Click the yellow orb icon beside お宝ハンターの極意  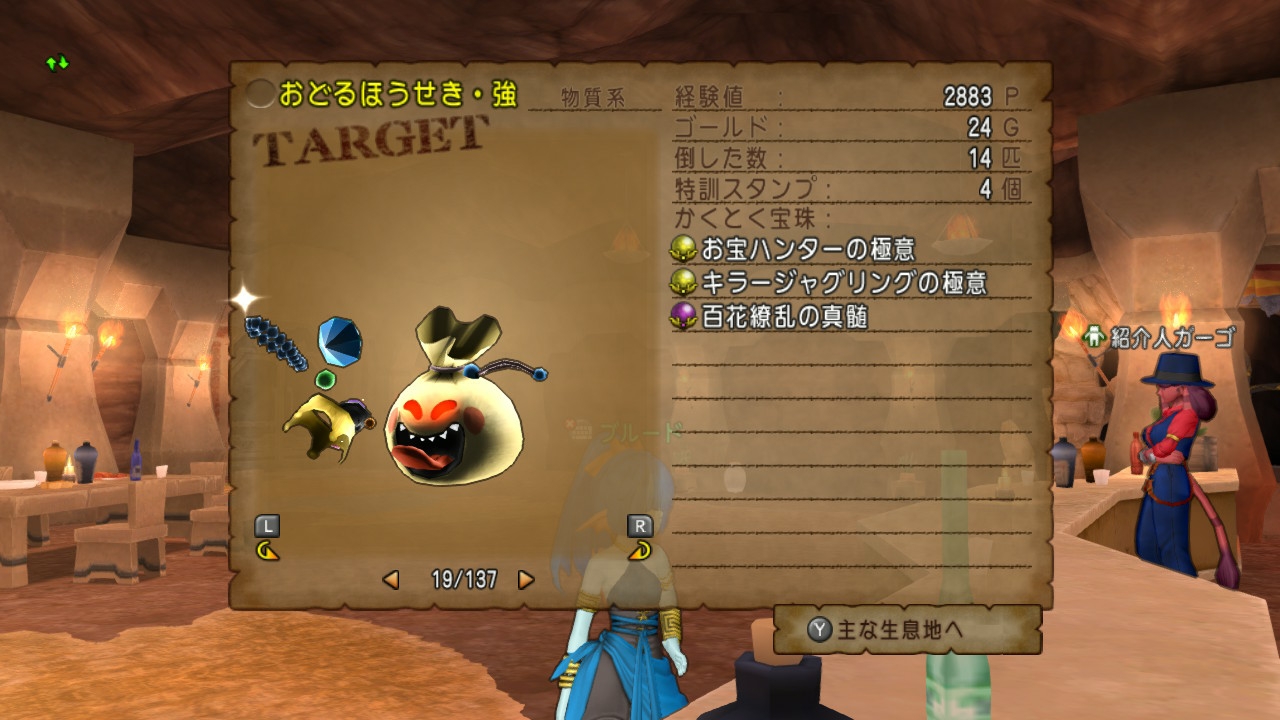684,250
